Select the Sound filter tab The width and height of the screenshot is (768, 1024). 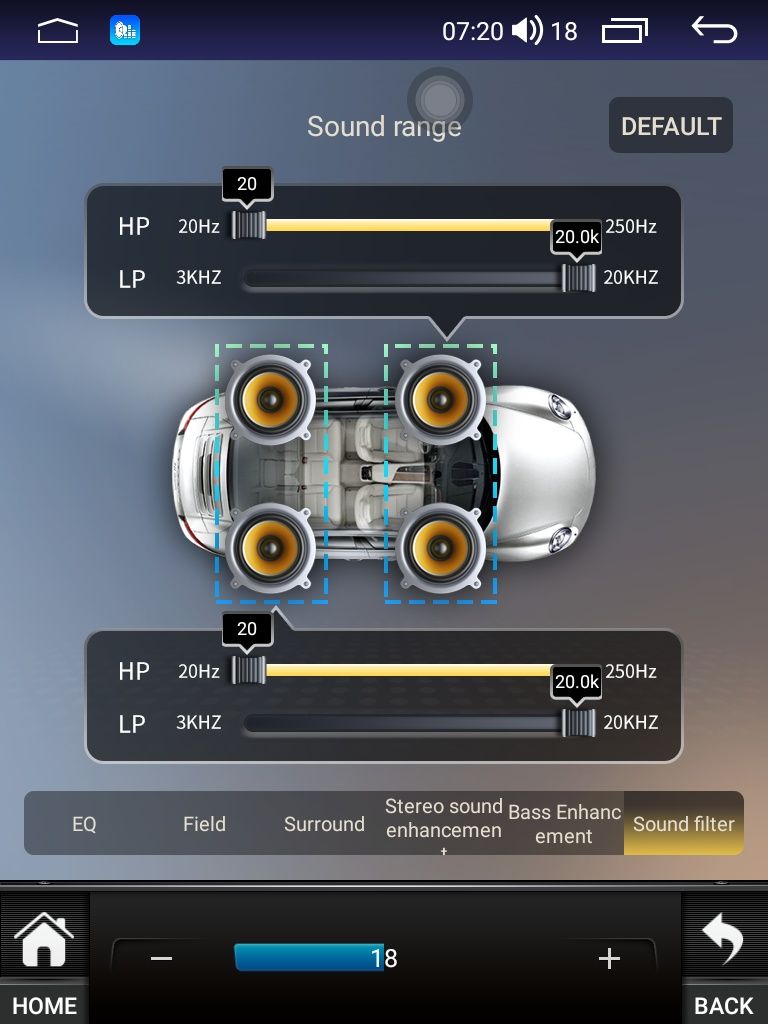point(684,824)
